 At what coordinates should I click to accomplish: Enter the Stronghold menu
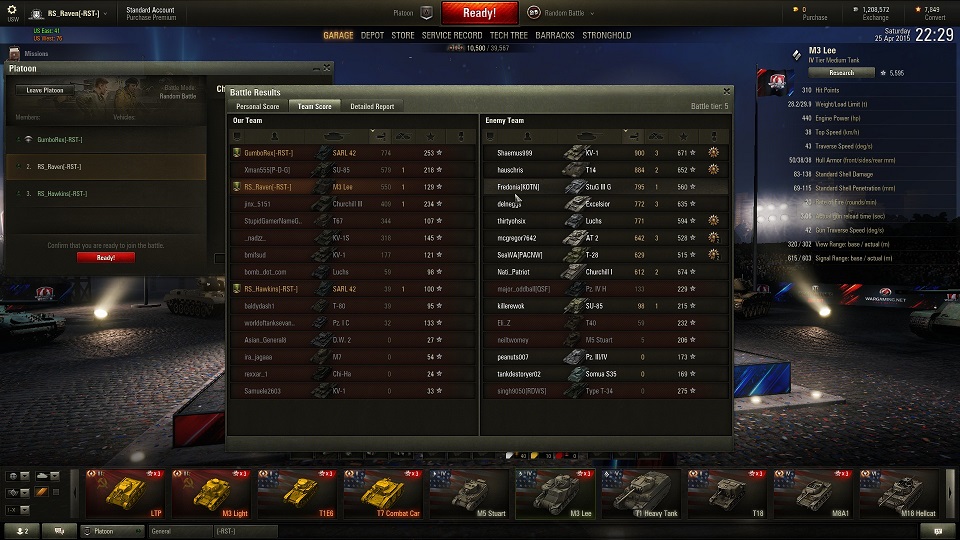[607, 35]
